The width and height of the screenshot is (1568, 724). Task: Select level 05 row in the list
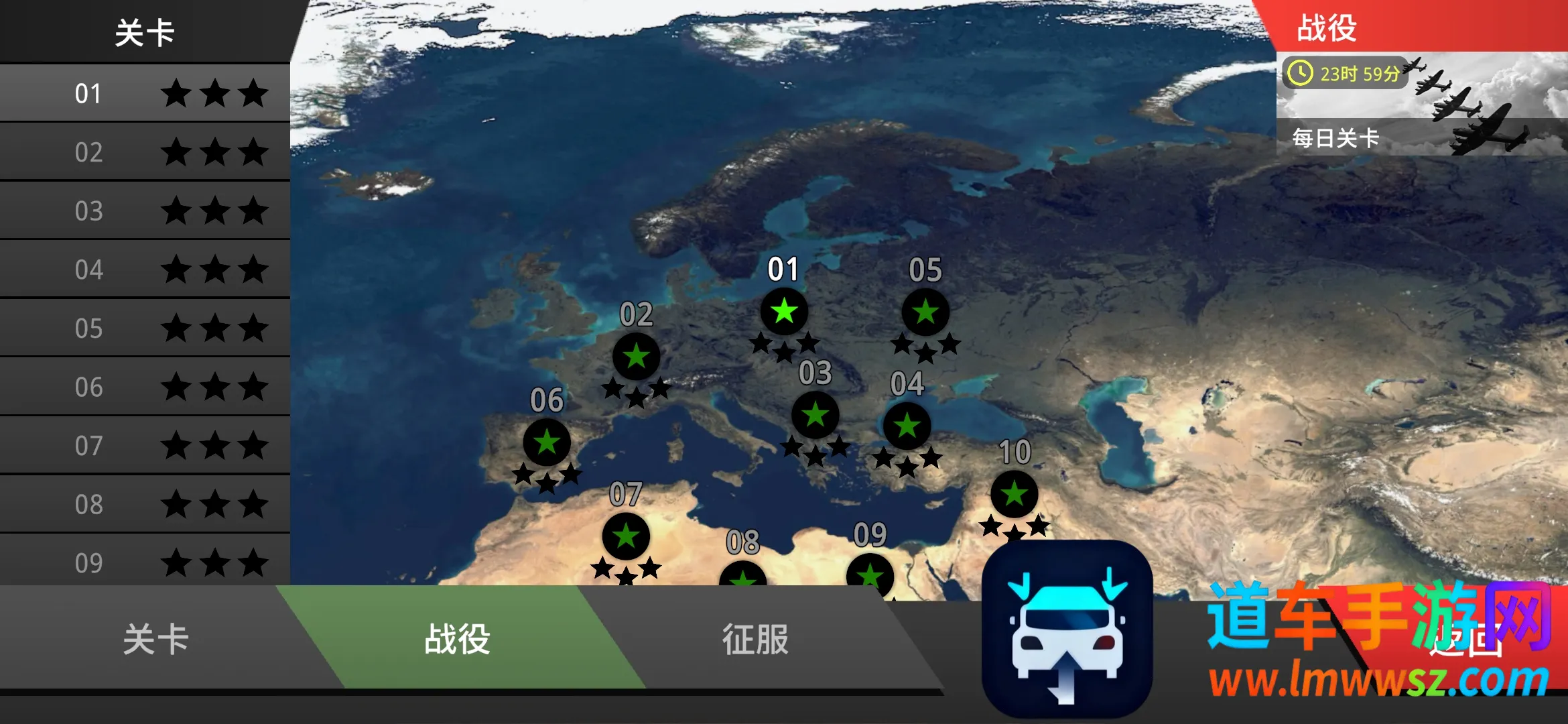(x=145, y=328)
